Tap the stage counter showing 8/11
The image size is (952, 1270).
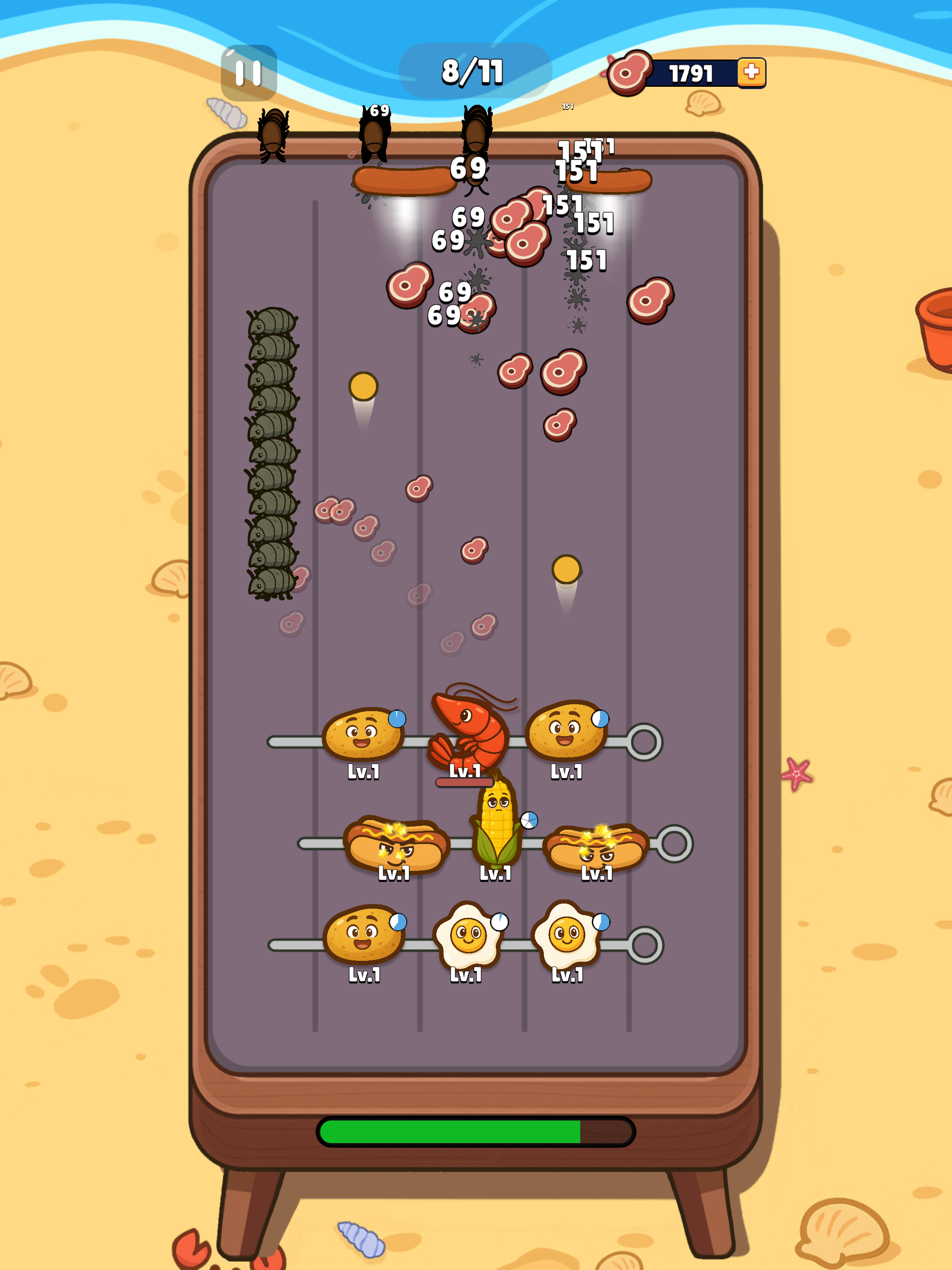pos(474,72)
